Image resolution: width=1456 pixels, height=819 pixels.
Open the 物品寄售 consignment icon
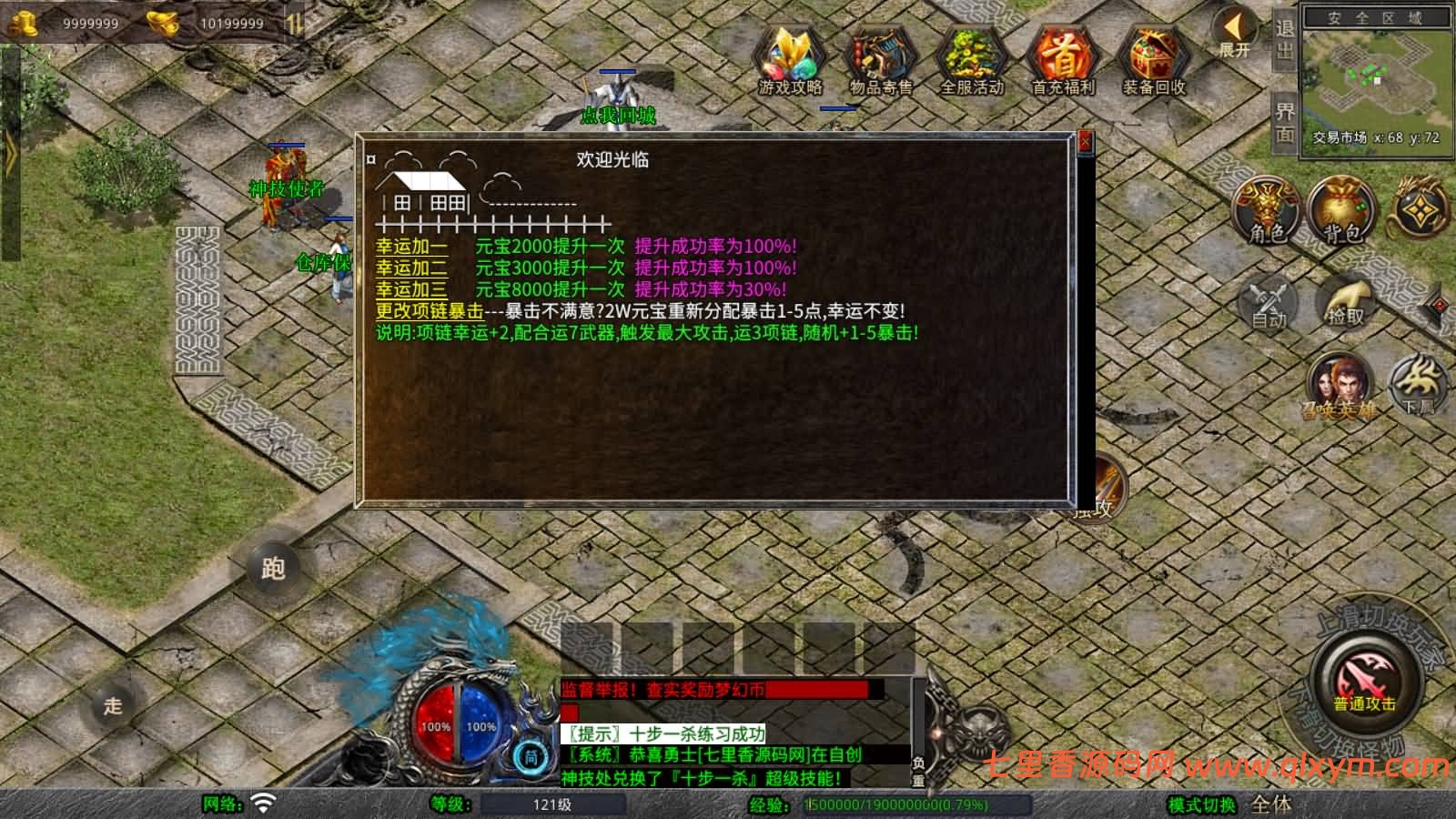pyautogui.click(x=879, y=59)
